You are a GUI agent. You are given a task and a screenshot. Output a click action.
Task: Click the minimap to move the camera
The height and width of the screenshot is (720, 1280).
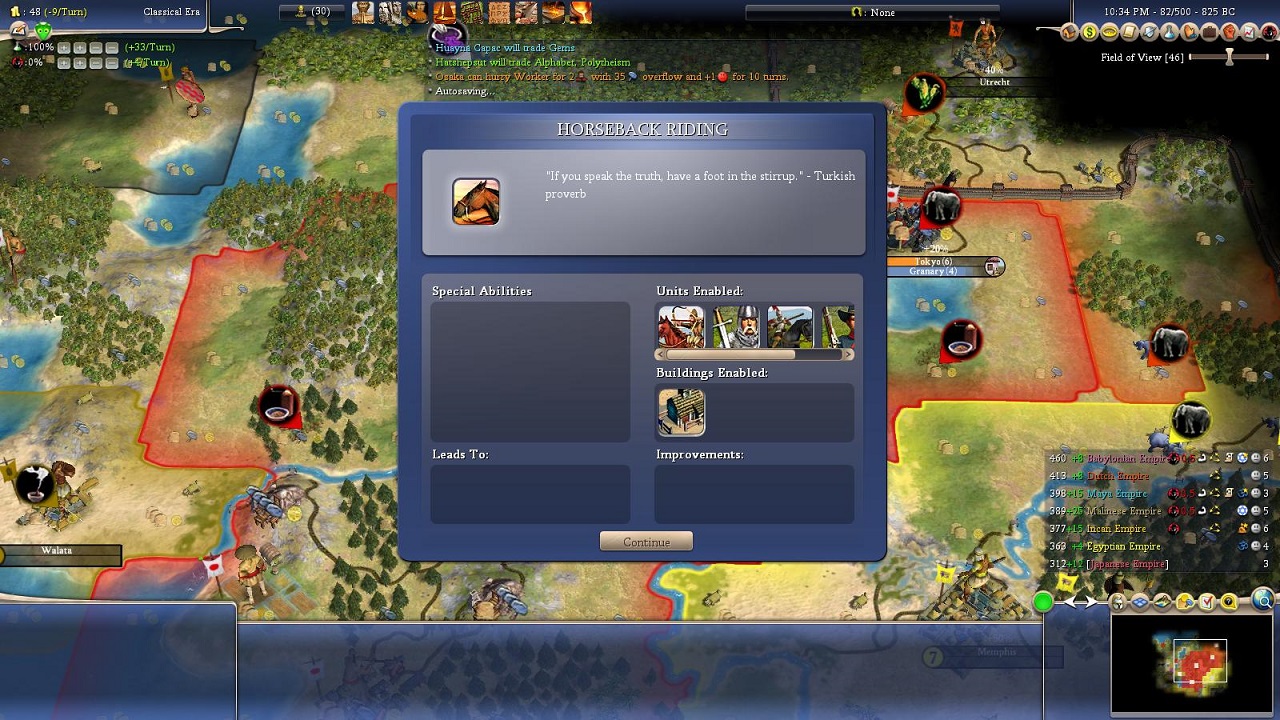1196,664
